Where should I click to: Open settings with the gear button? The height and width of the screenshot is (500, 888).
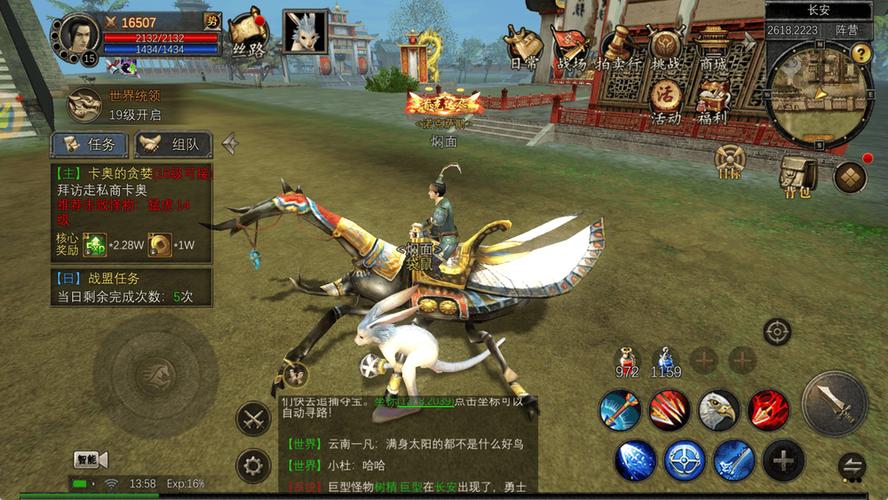[253, 465]
